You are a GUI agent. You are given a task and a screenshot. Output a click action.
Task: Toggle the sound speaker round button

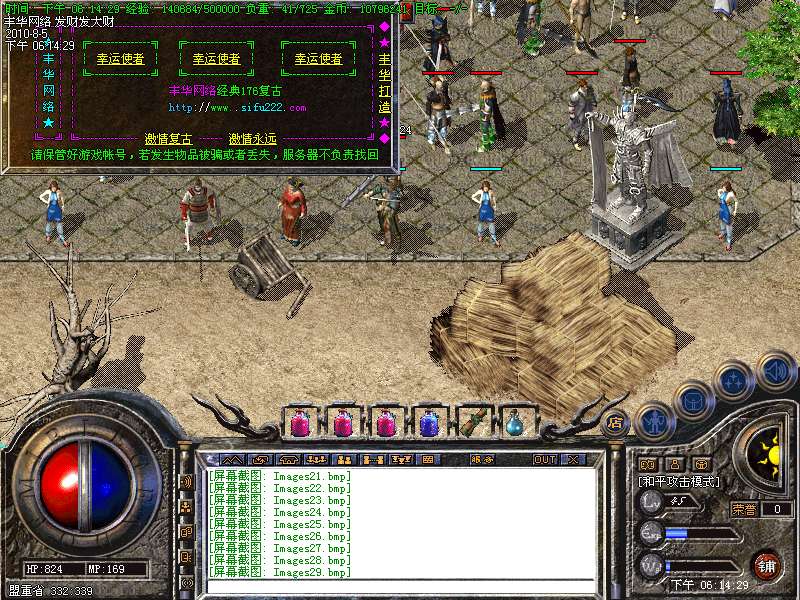(774, 372)
